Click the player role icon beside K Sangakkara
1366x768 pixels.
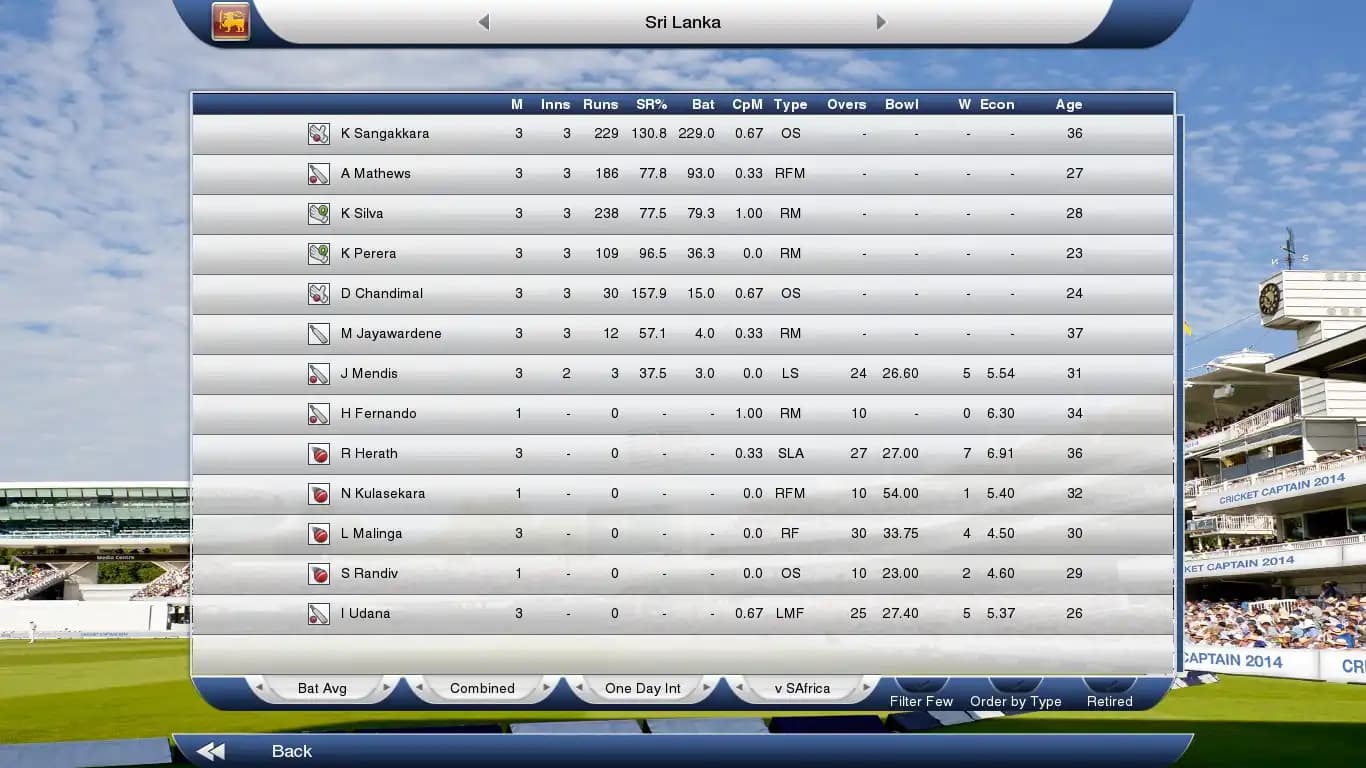pyautogui.click(x=318, y=133)
